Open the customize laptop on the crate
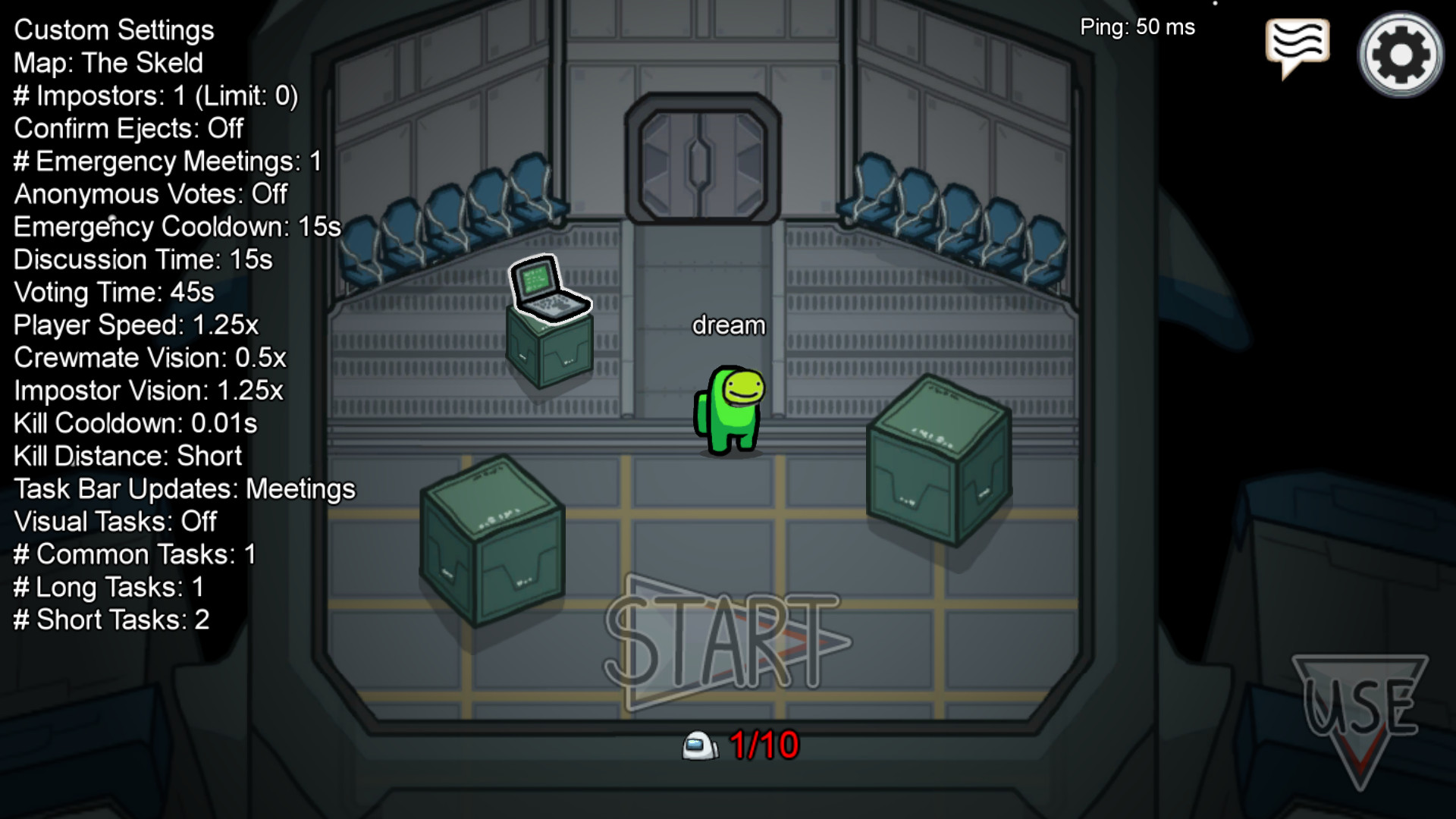The width and height of the screenshot is (1456, 819). point(548,289)
